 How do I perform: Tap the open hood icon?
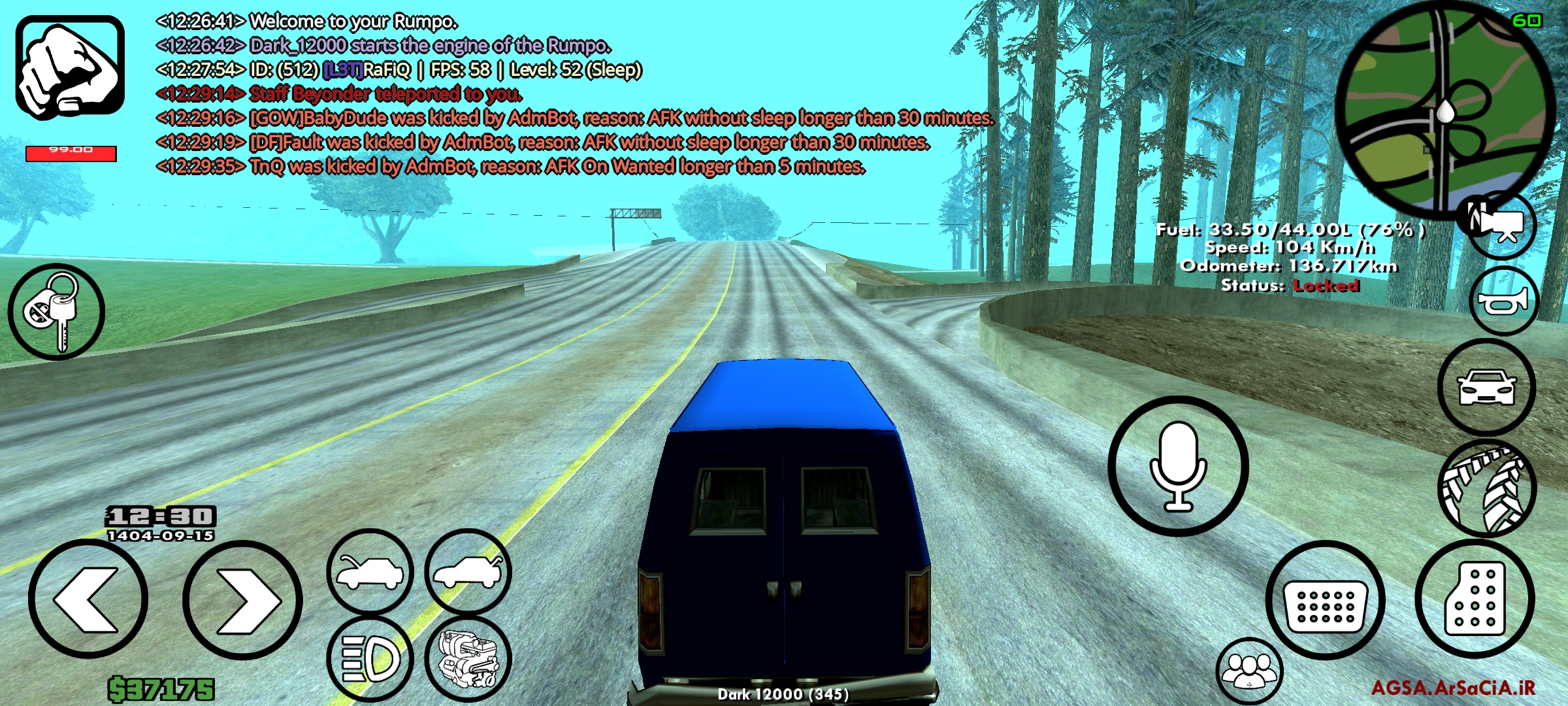point(369,571)
